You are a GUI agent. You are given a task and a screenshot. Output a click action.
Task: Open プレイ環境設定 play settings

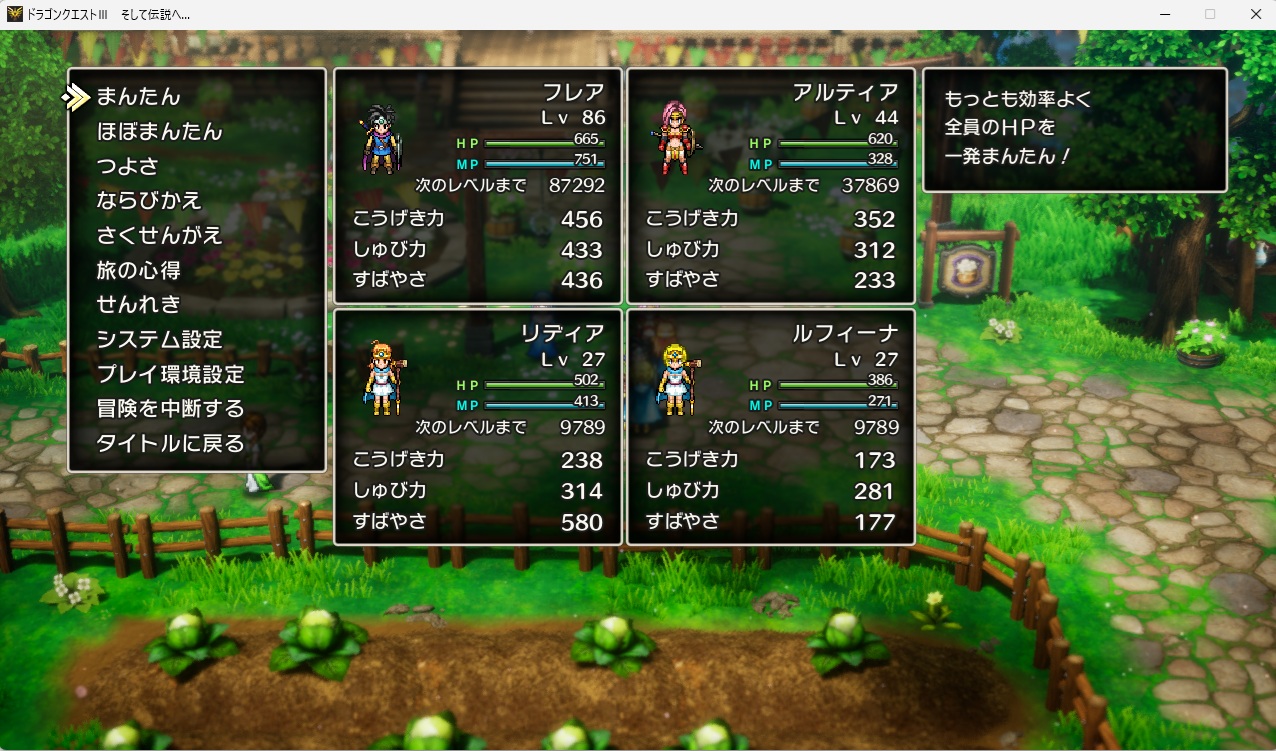click(x=170, y=375)
